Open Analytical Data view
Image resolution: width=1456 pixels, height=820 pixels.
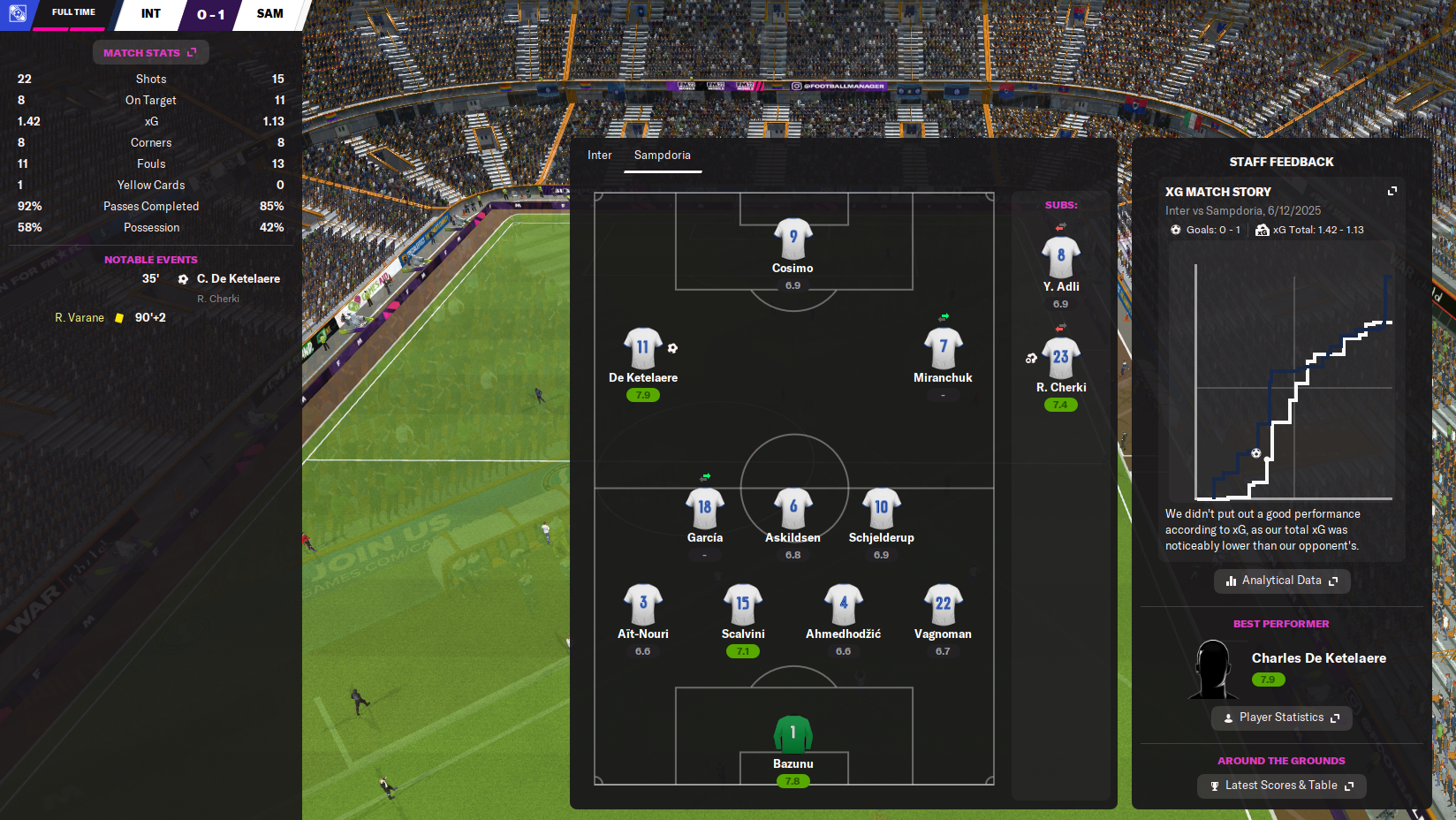[x=1281, y=581]
